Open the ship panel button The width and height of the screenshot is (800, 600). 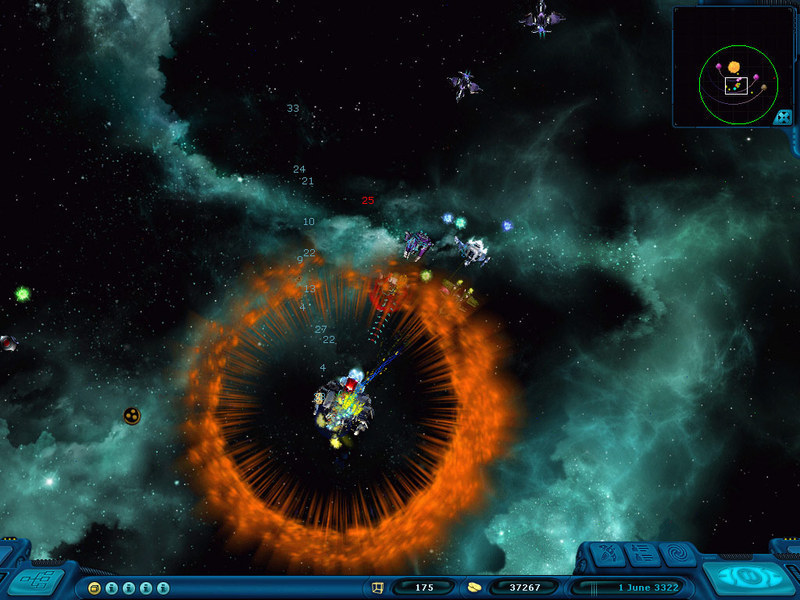click(607, 553)
